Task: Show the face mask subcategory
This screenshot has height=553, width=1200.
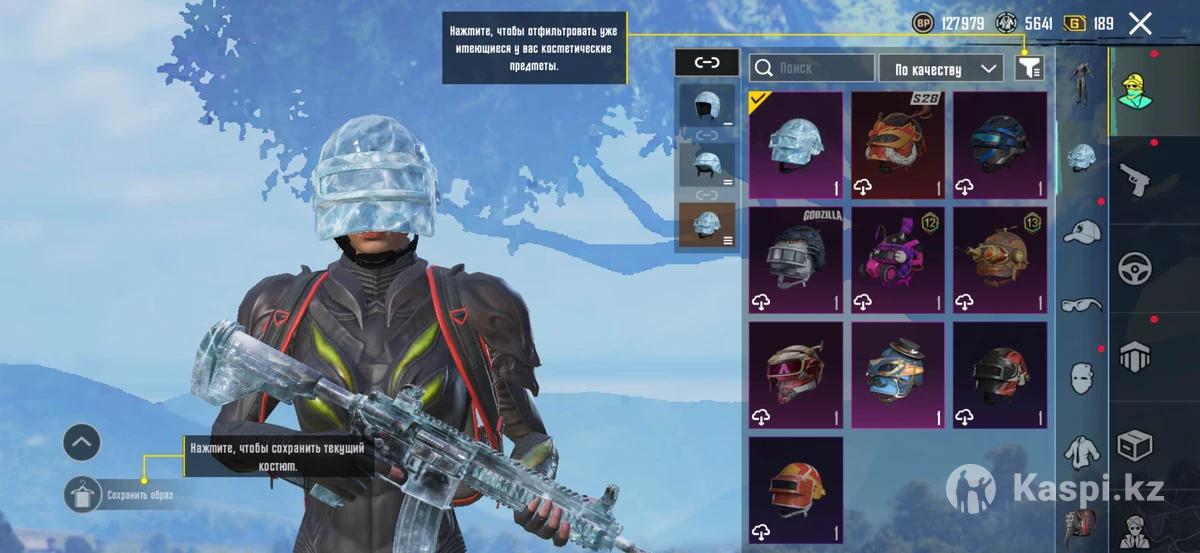Action: point(1081,377)
